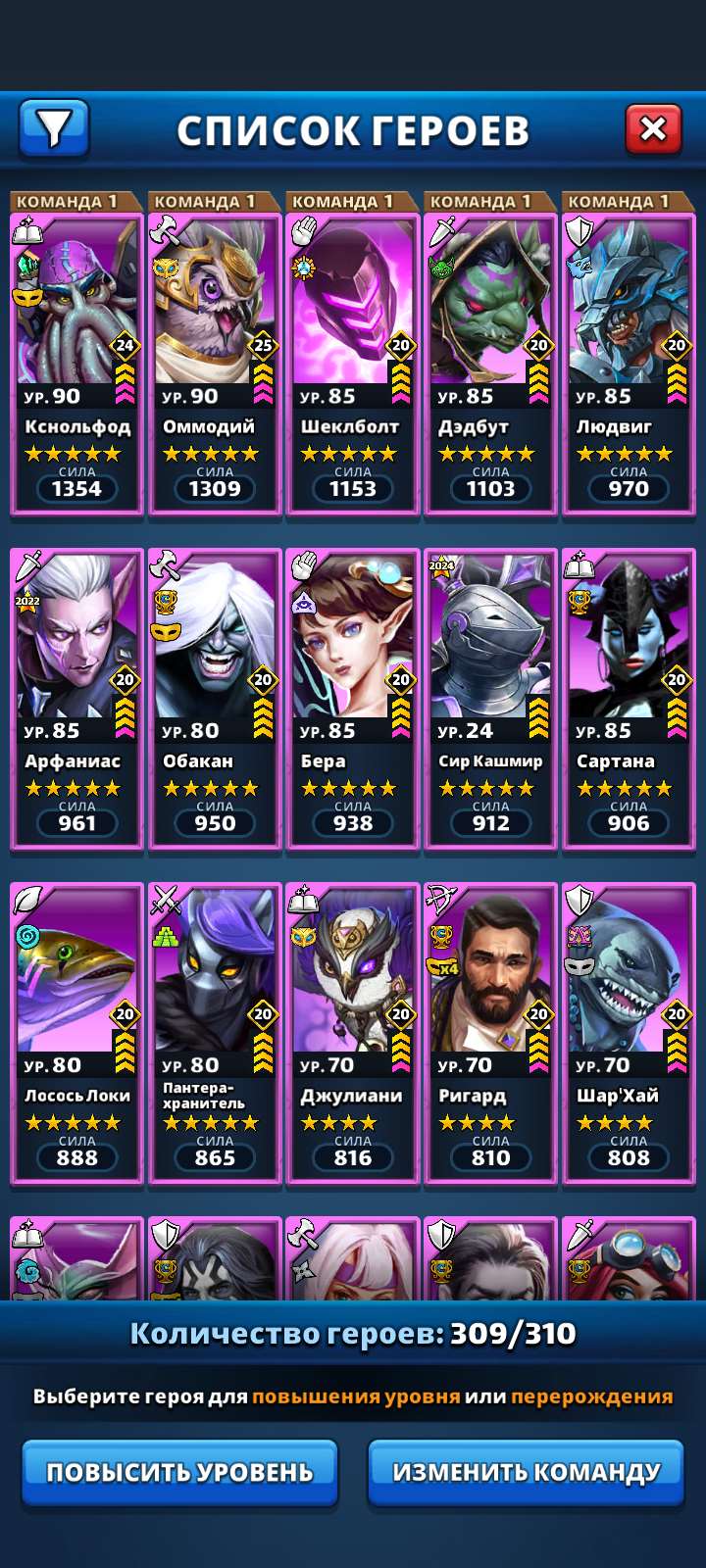Select the Людвиг armored hero card
Image resolution: width=706 pixels, height=1568 pixels.
(x=629, y=363)
